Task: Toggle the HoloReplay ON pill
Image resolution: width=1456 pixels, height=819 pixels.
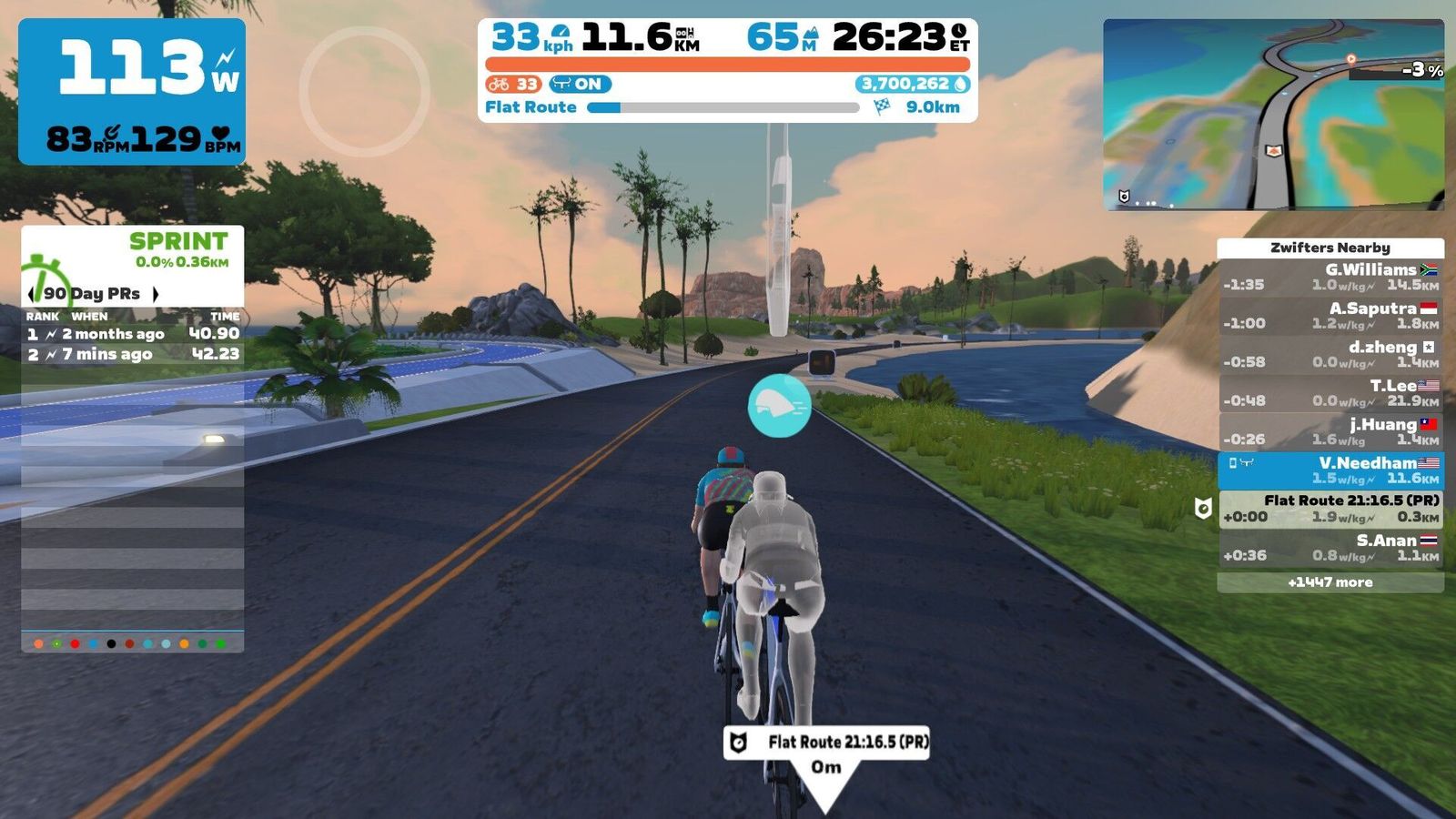Action: point(580,85)
